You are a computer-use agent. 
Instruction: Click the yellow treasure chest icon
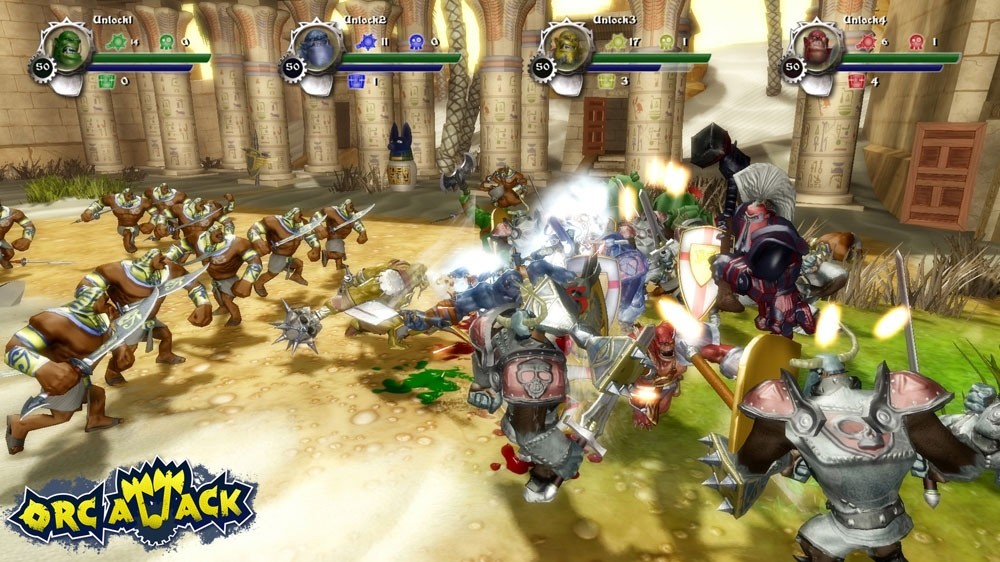pos(606,81)
